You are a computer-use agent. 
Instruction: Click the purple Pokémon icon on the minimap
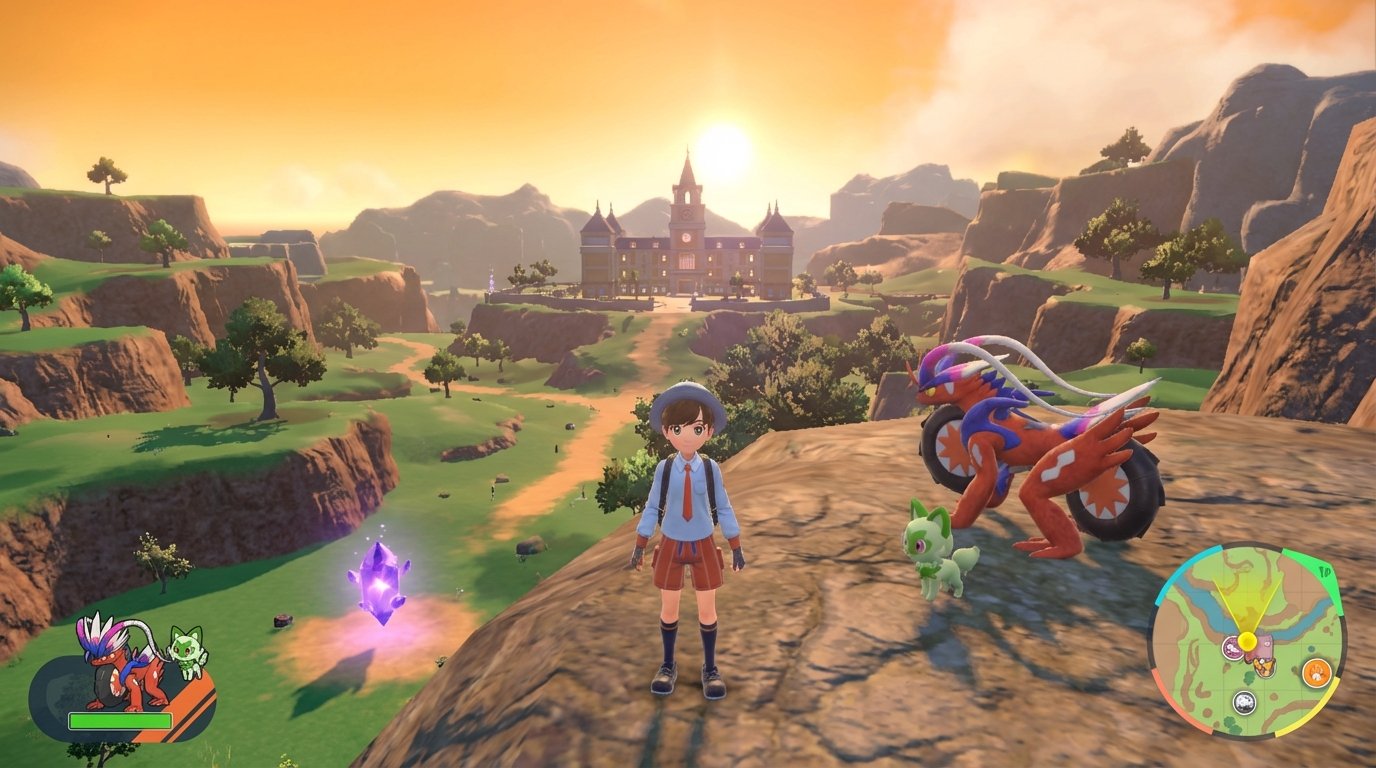tap(1234, 647)
